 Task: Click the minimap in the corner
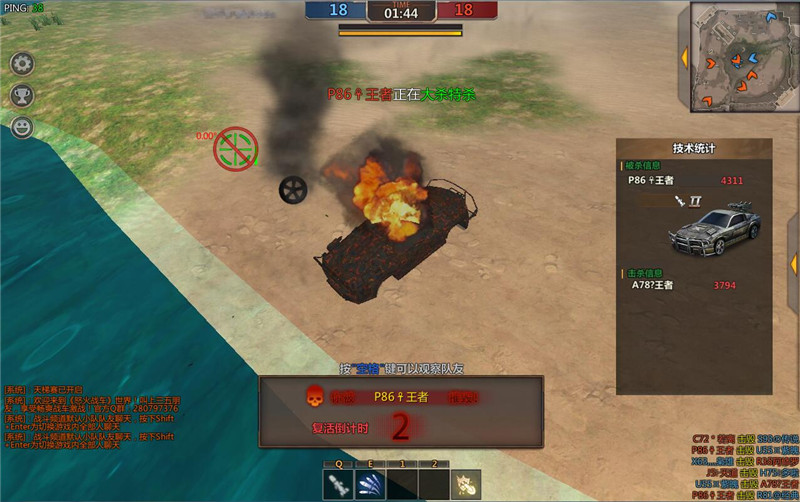[738, 57]
